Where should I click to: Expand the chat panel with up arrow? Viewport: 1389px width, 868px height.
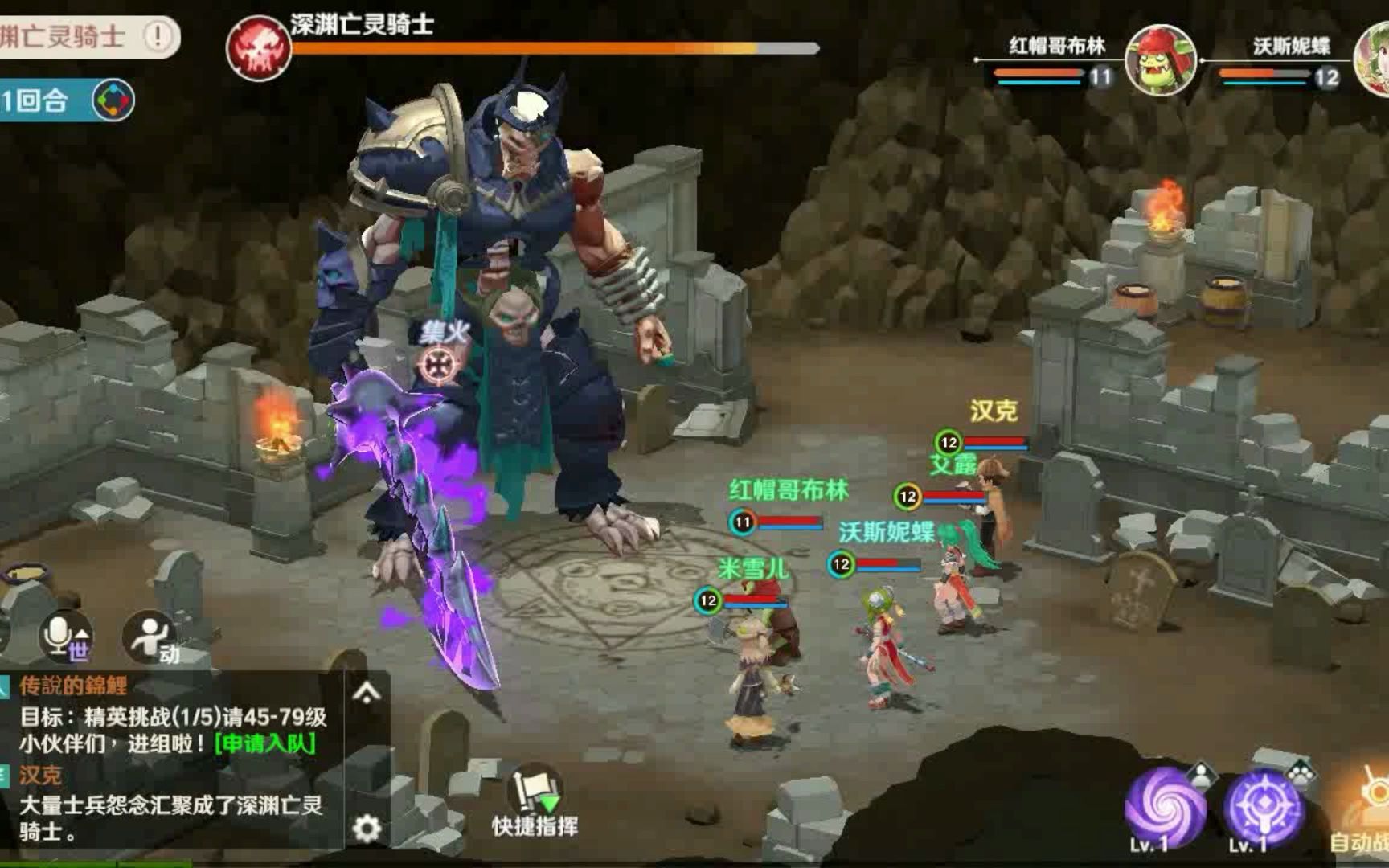point(367,692)
